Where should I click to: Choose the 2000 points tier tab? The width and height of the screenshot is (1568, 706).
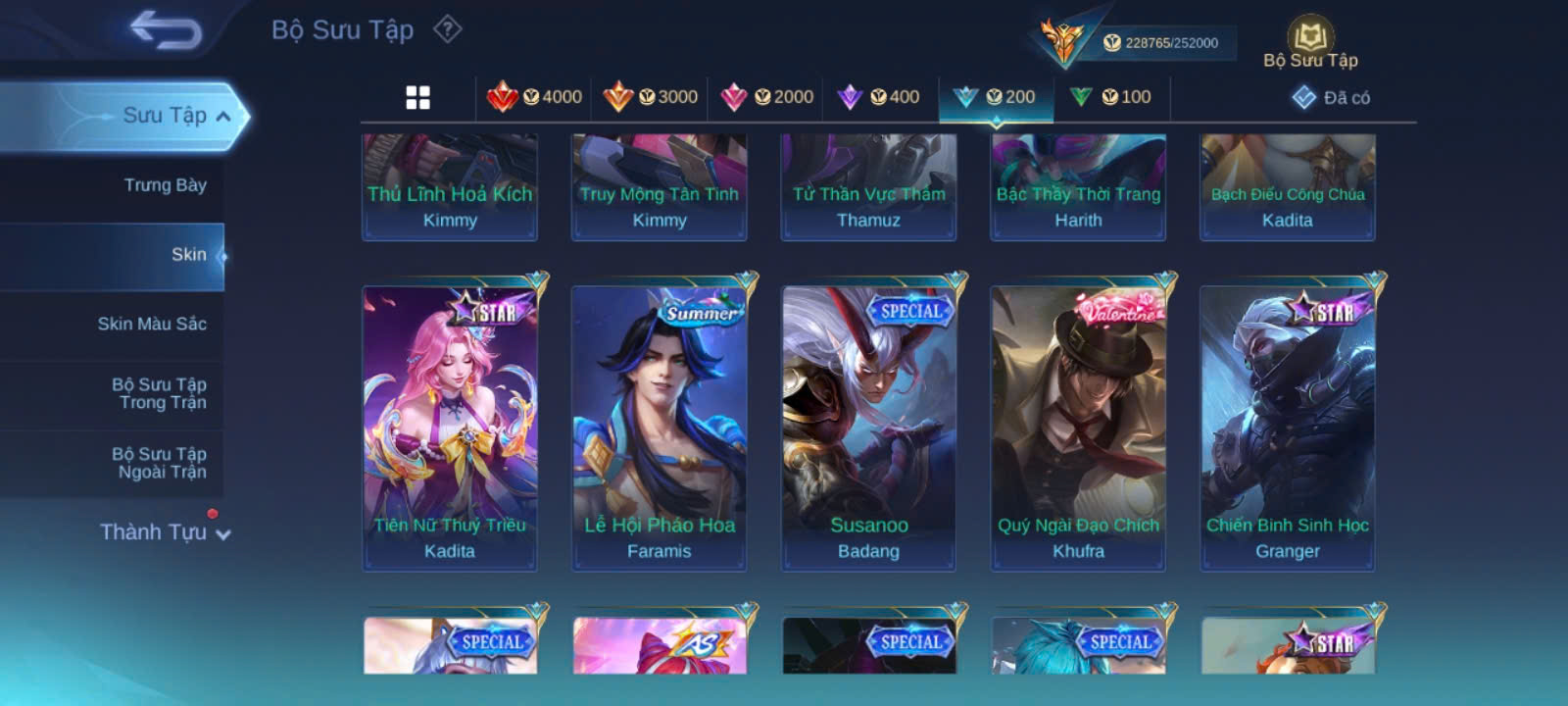coord(766,97)
